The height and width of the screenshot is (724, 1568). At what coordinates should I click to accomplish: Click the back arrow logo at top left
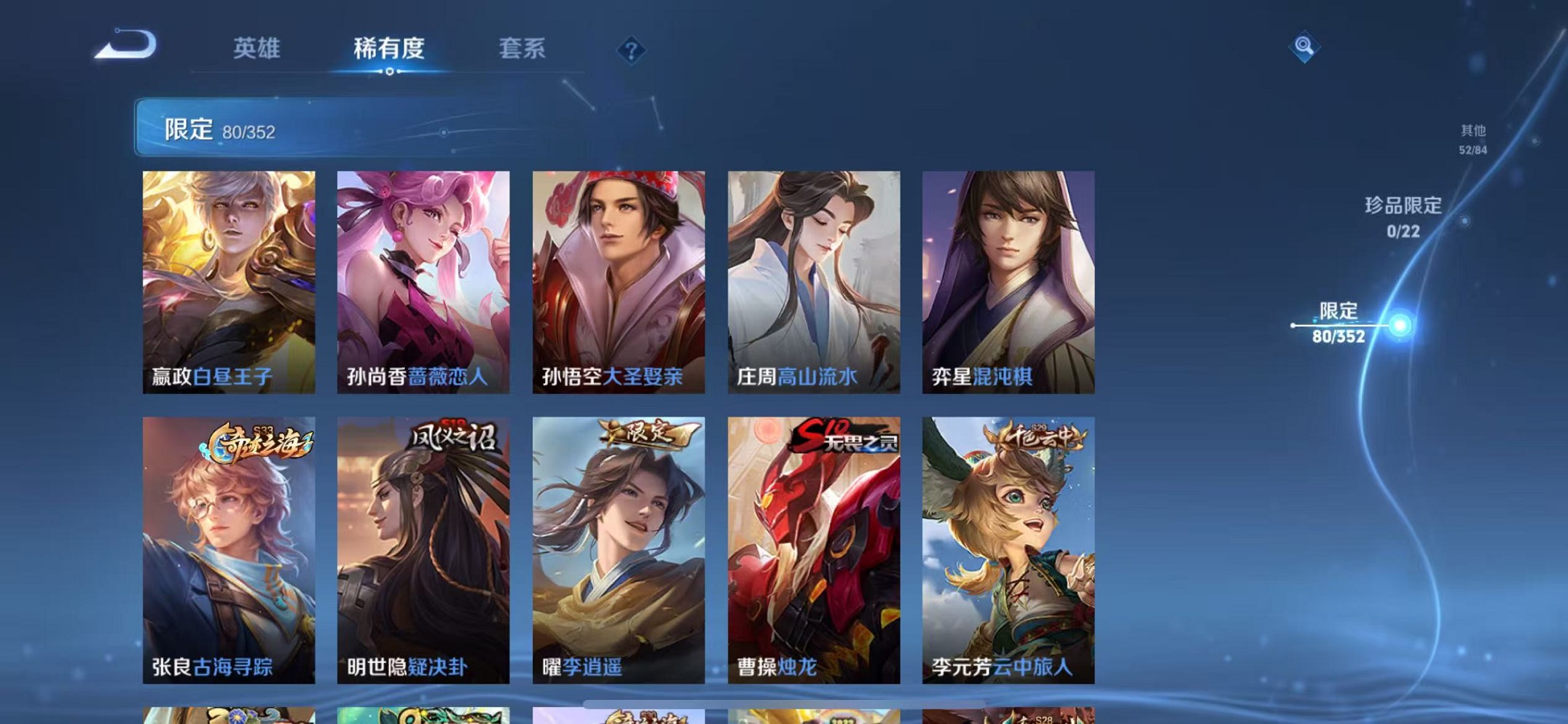125,45
